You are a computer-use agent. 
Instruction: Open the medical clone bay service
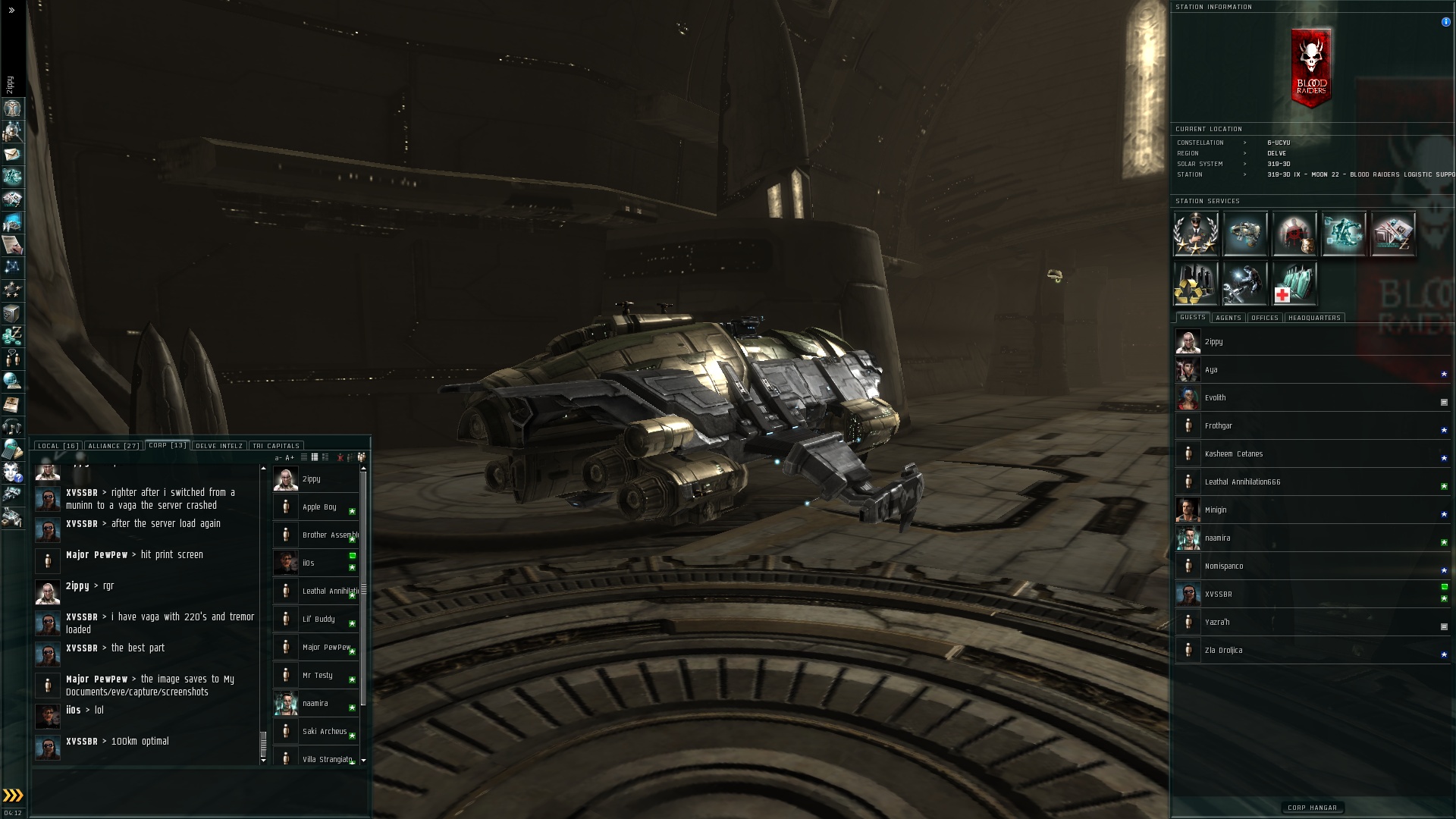click(1294, 283)
